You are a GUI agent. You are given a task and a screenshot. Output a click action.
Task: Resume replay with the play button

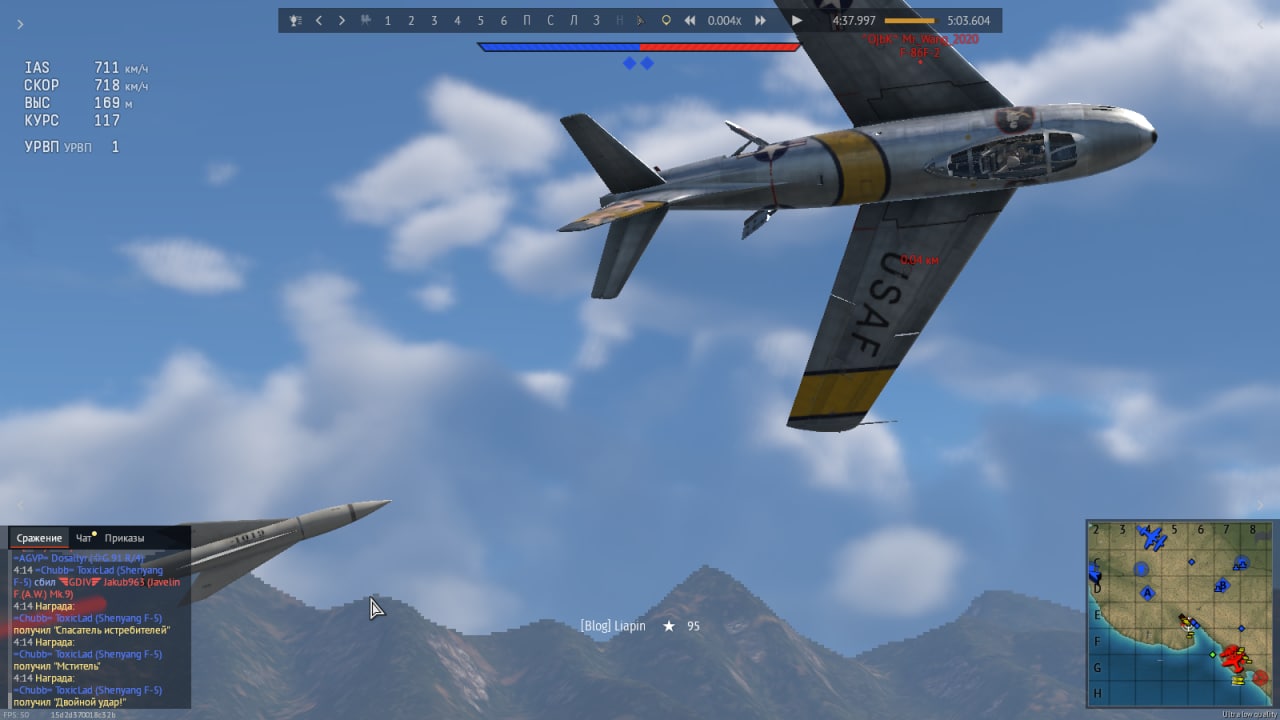(x=796, y=20)
